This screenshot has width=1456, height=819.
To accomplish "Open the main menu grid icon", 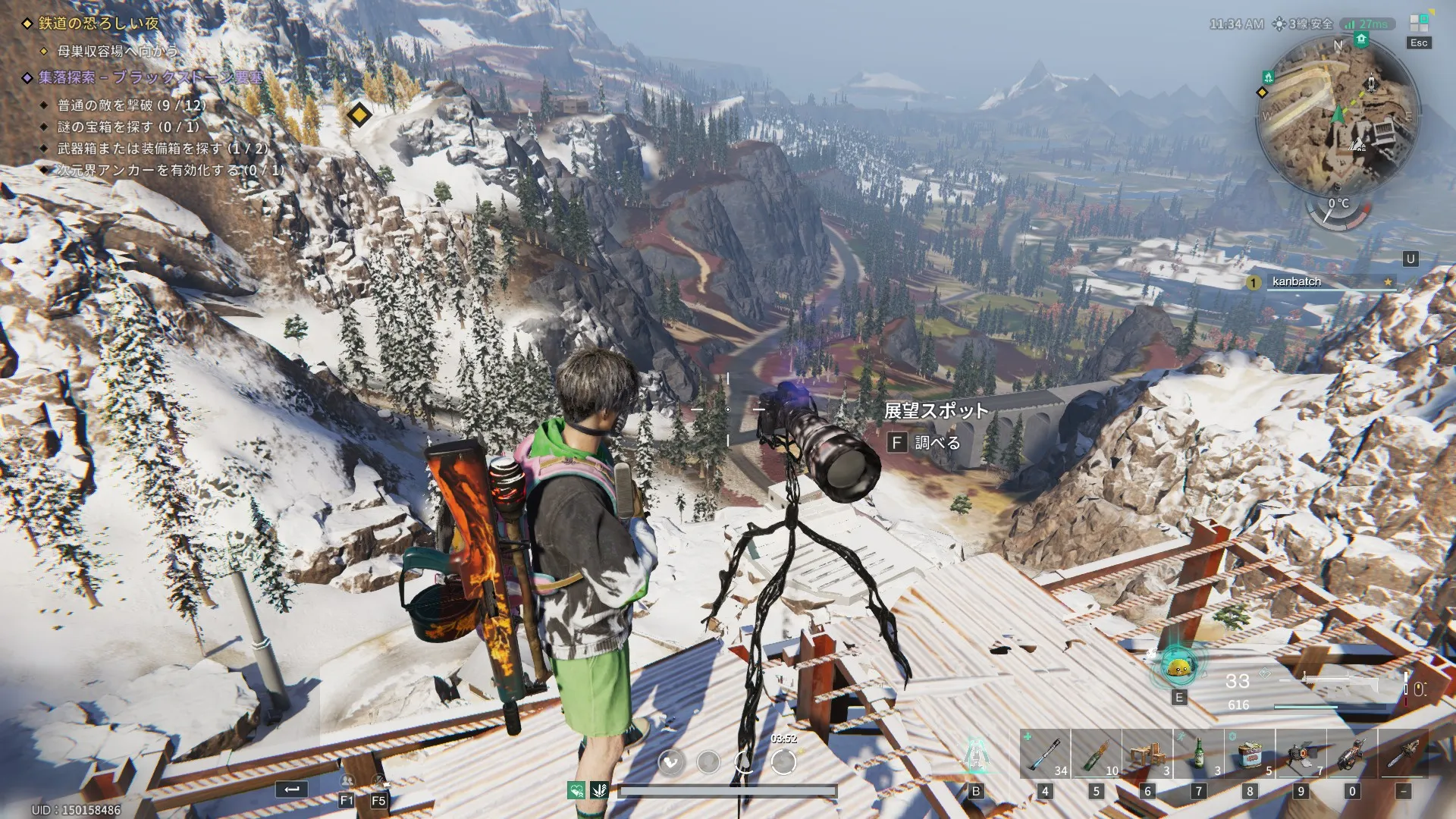I will pyautogui.click(x=1419, y=24).
